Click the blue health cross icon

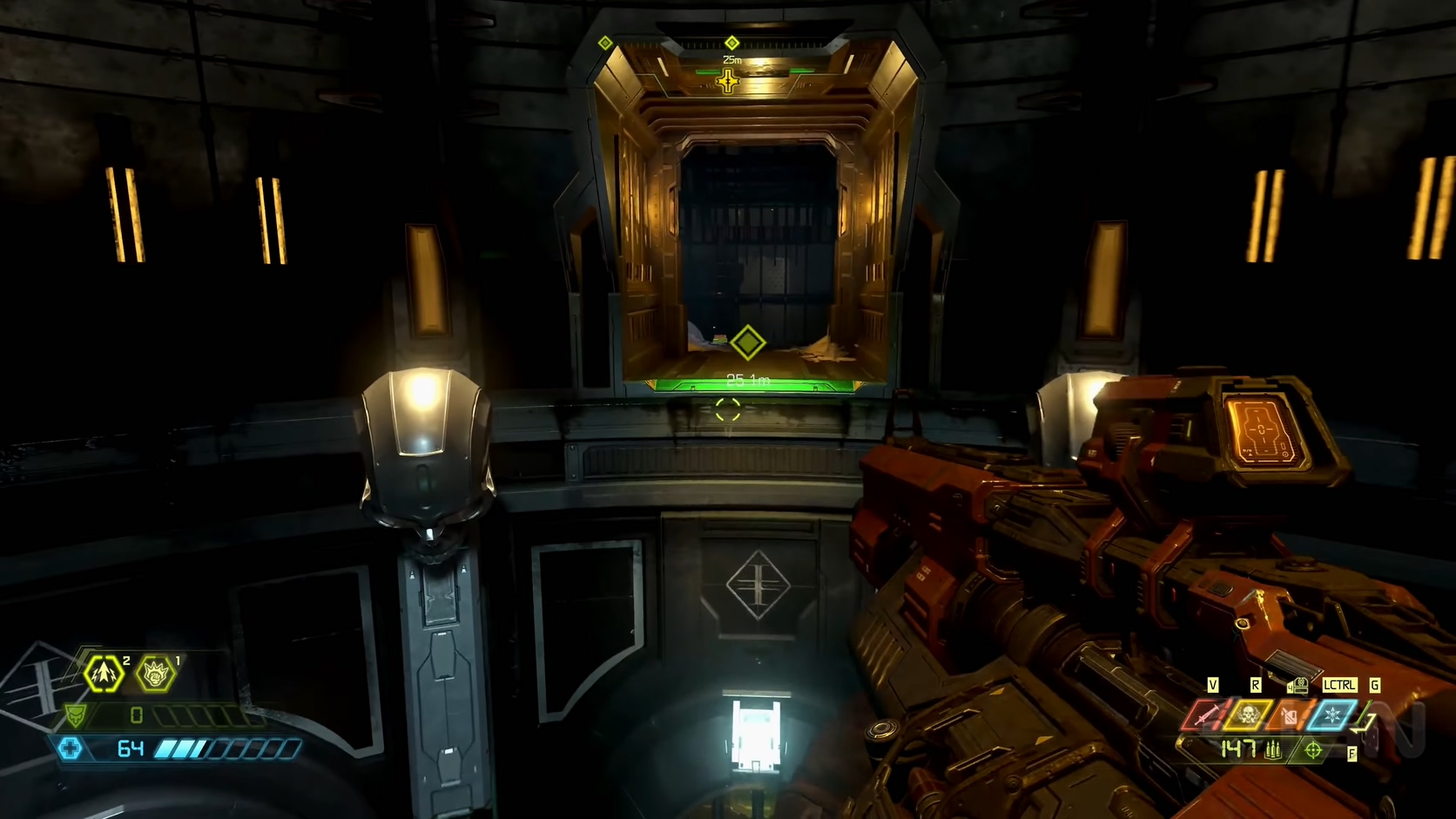point(71,748)
